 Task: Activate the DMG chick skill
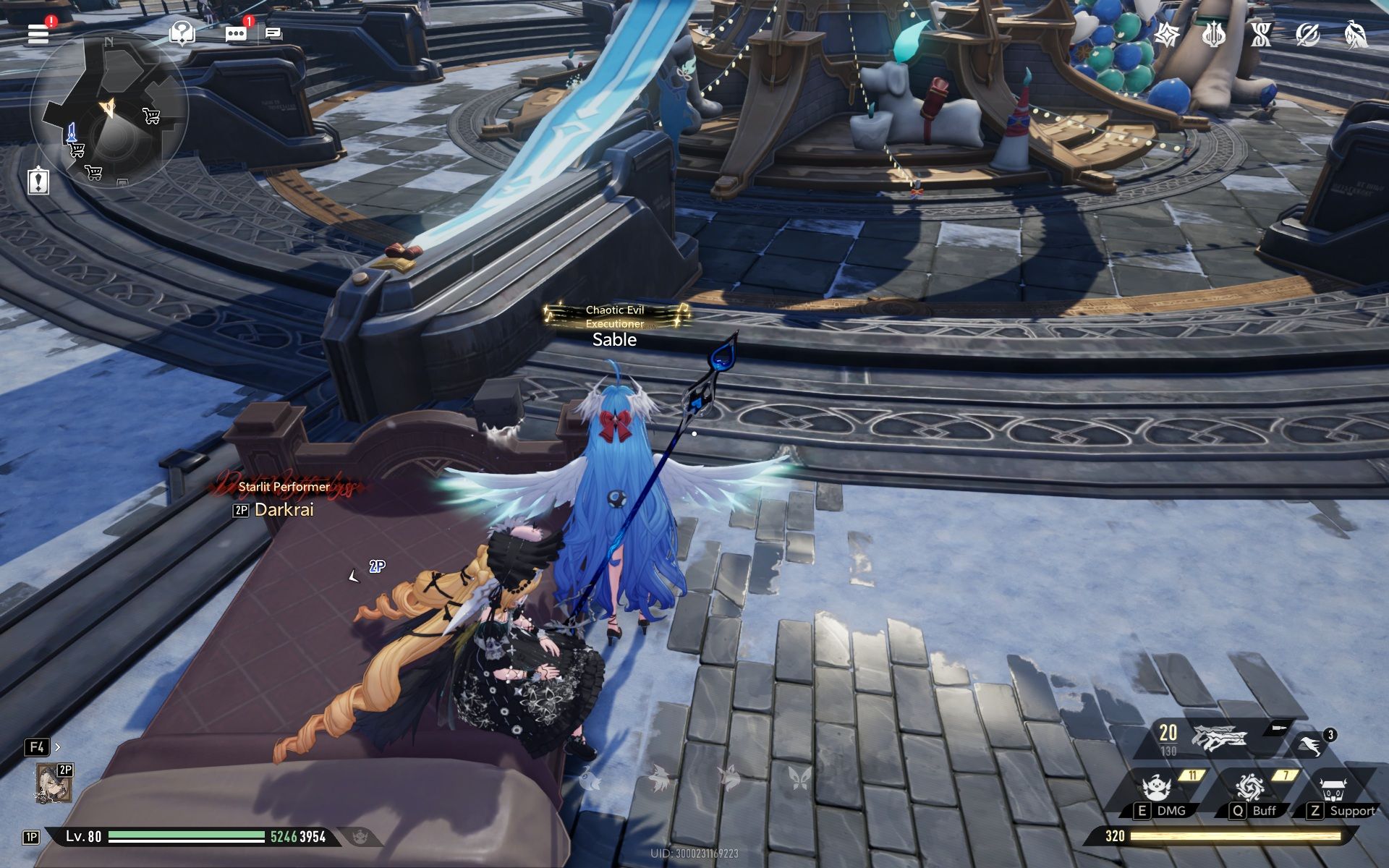coord(1157,788)
